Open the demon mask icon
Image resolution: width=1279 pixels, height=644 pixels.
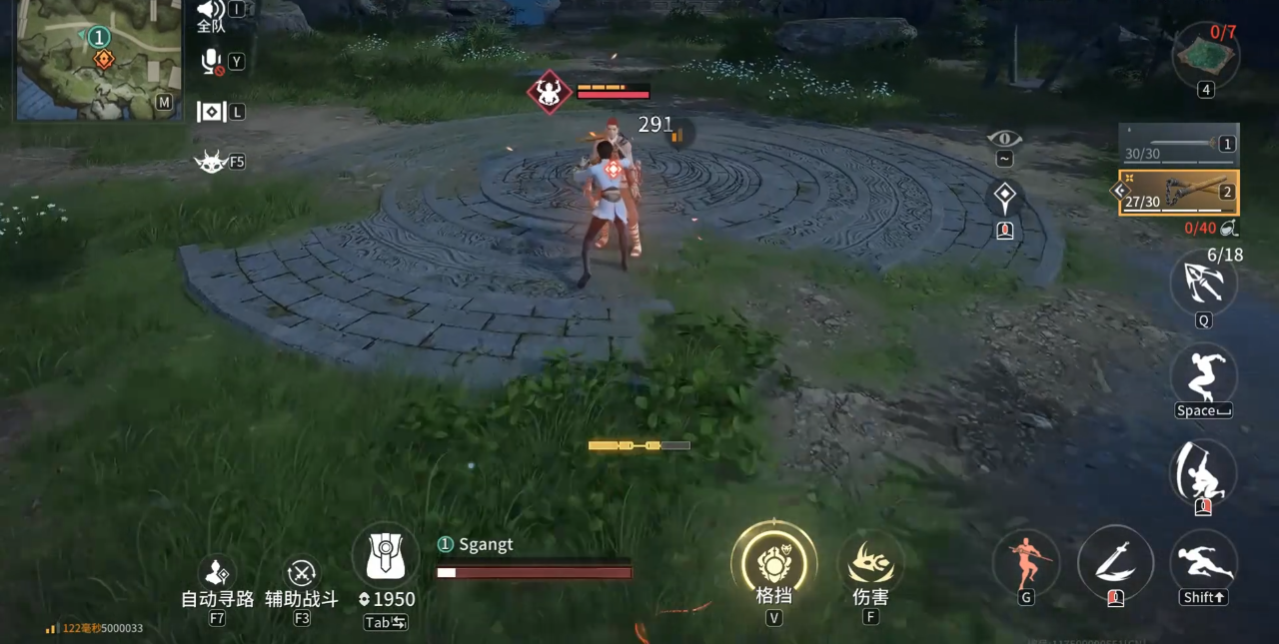pyautogui.click(x=210, y=161)
